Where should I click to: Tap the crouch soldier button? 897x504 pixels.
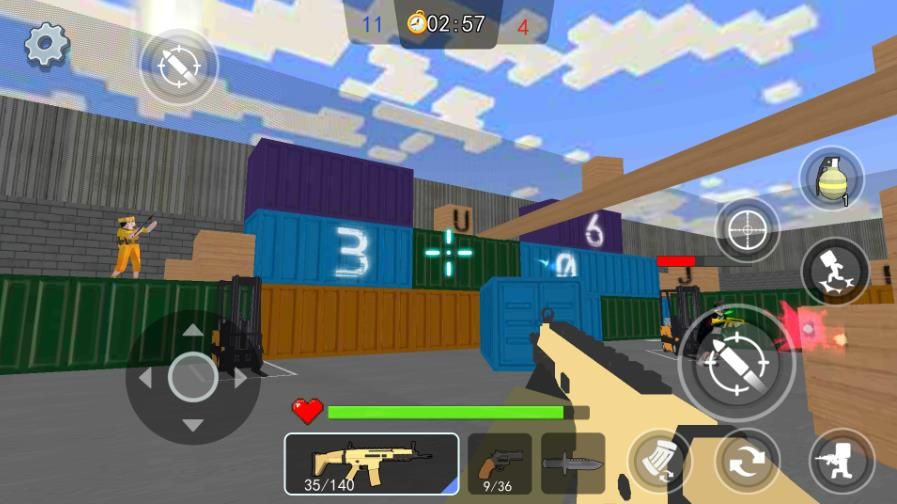(x=841, y=462)
